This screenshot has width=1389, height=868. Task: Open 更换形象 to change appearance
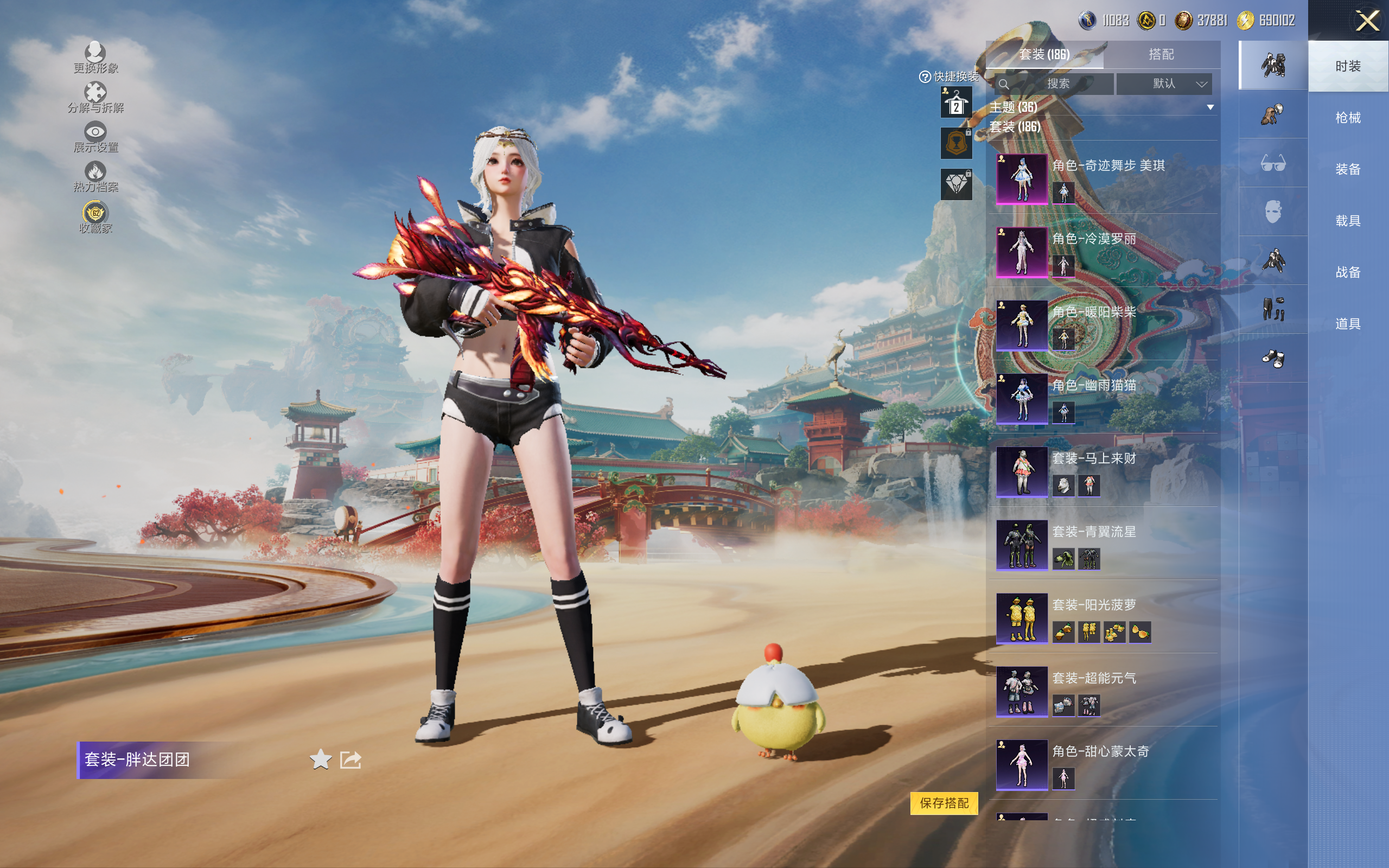[95, 58]
